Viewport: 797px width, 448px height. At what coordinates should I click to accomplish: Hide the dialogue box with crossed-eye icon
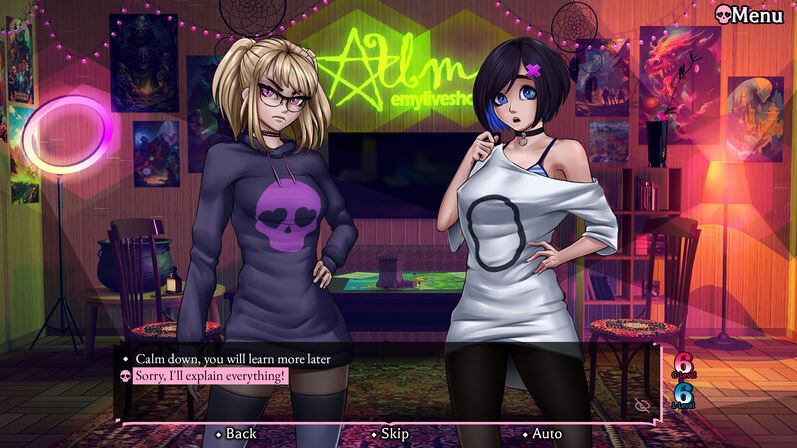coord(643,404)
